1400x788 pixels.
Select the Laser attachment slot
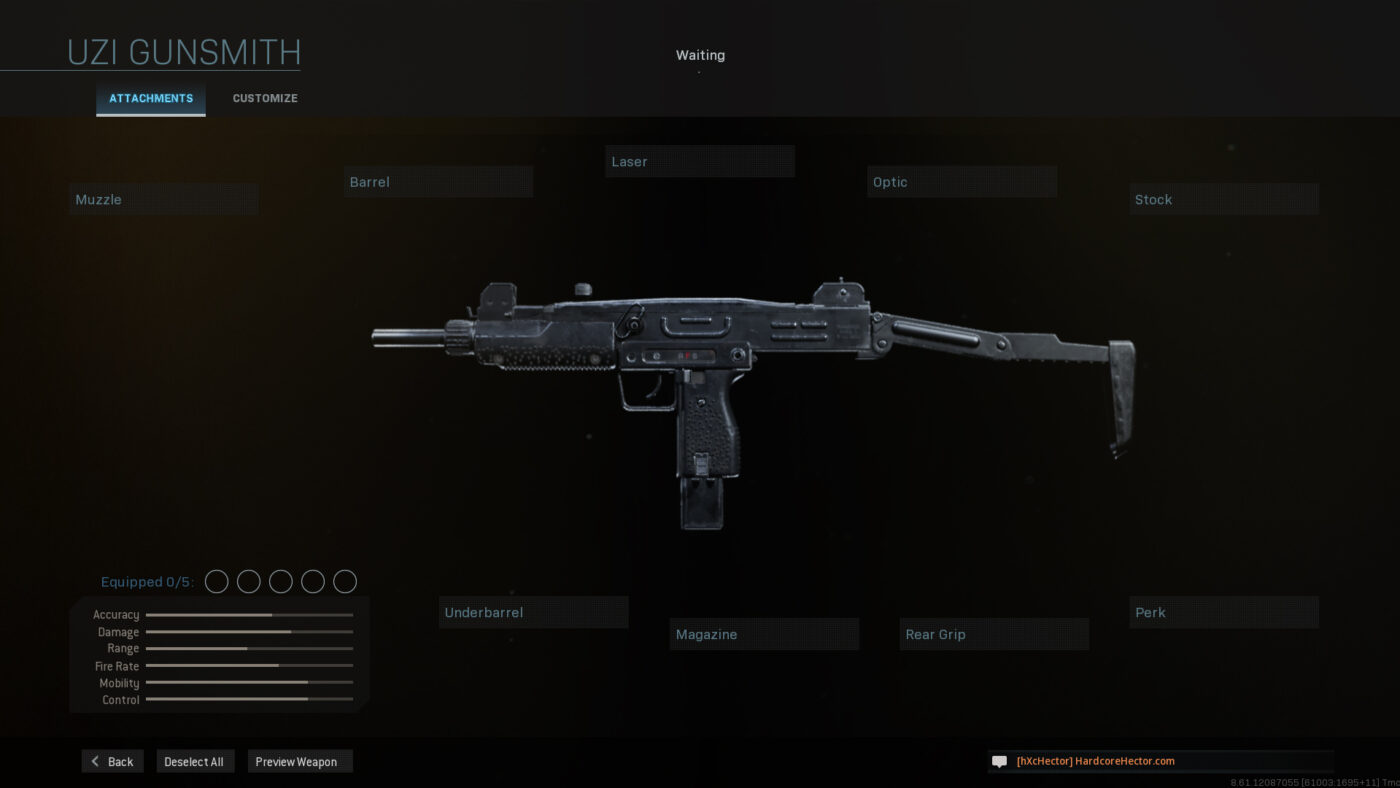(700, 161)
